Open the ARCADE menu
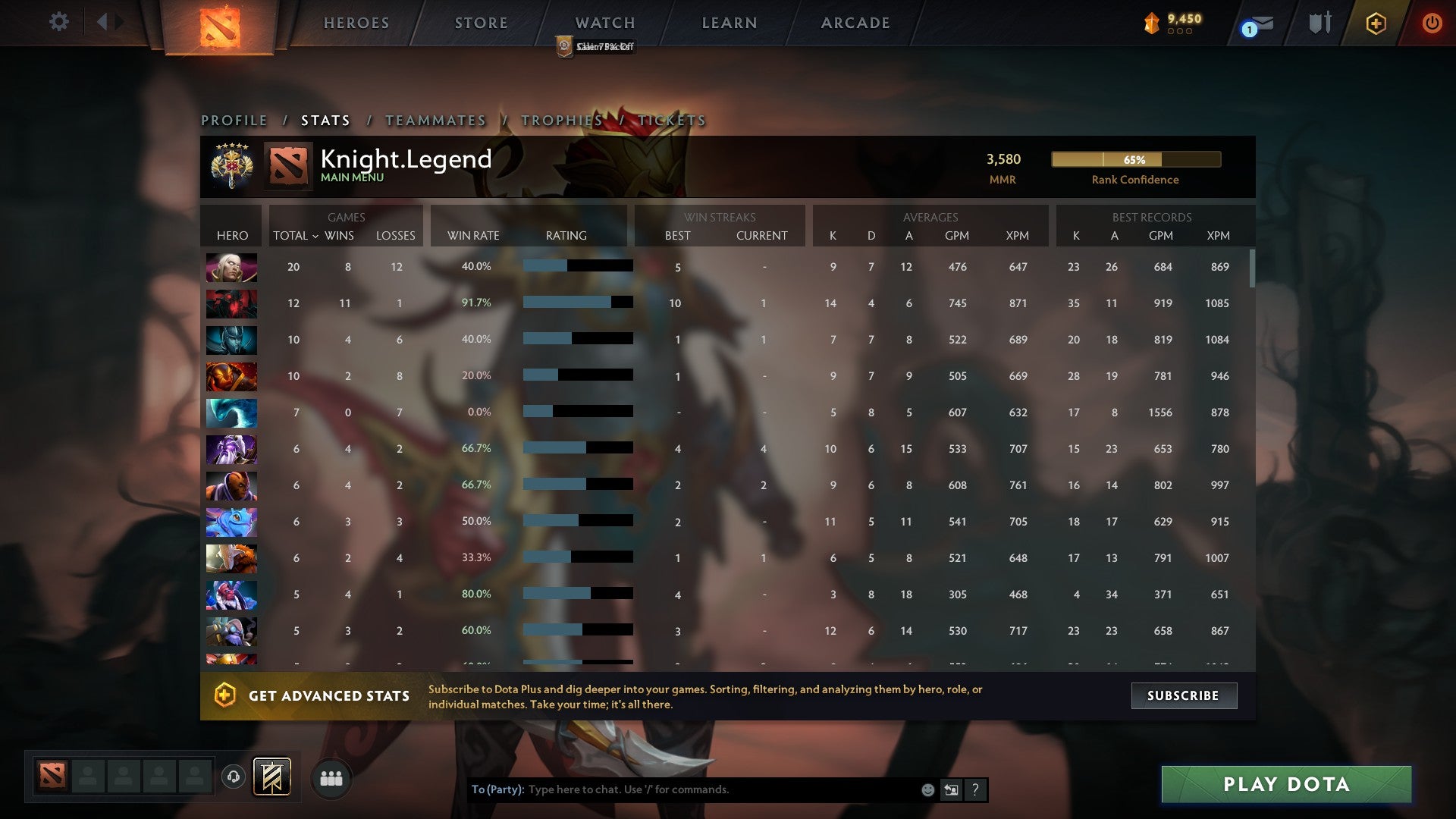Screen dimensions: 1456x819 coord(855,23)
